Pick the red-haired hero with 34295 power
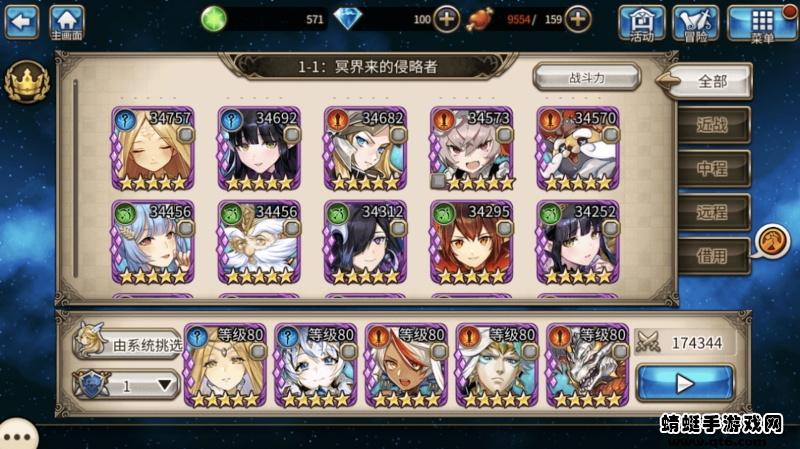This screenshot has width=800, height=449. pyautogui.click(x=472, y=242)
